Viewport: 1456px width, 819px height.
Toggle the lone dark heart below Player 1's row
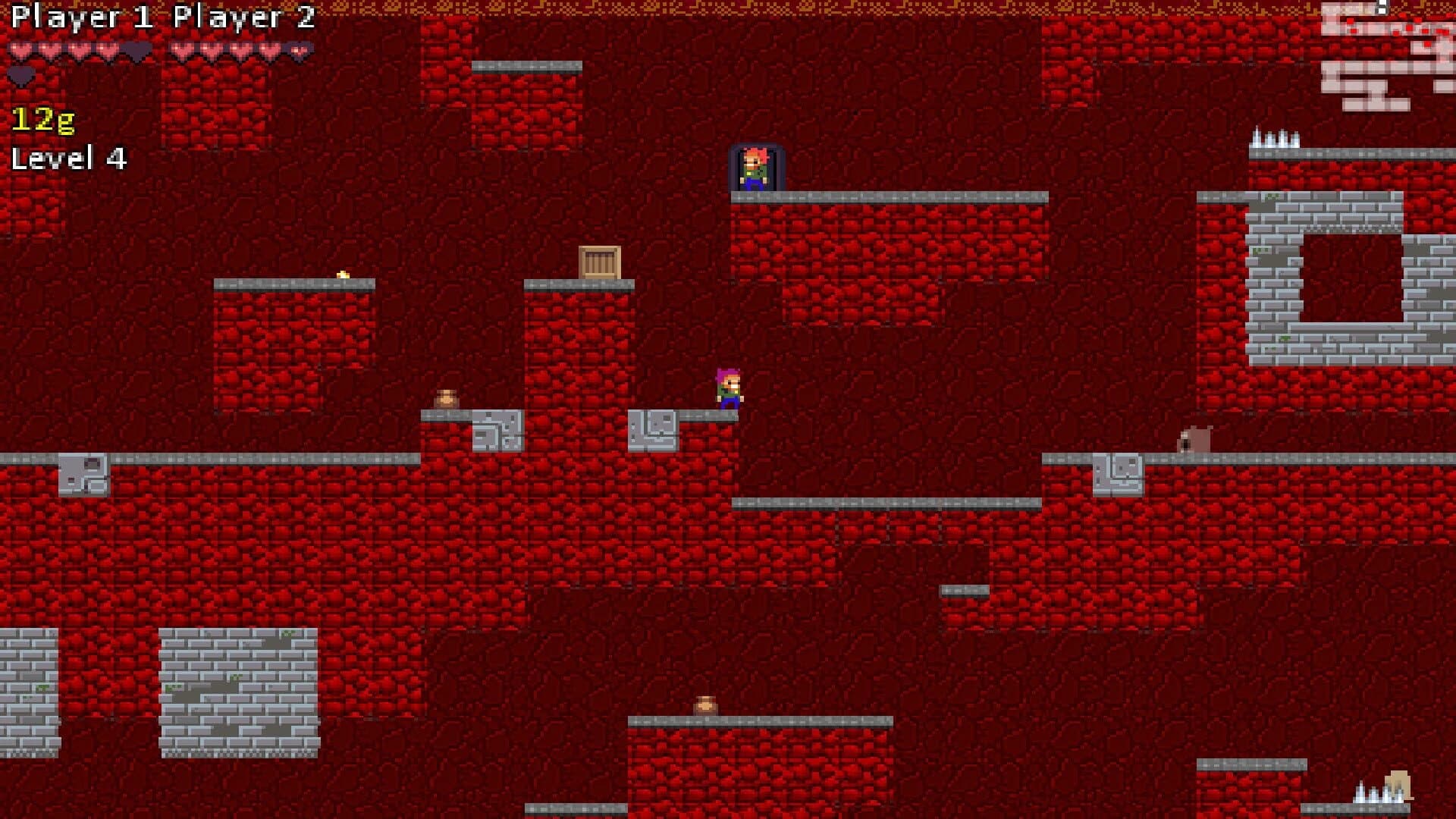point(21,75)
